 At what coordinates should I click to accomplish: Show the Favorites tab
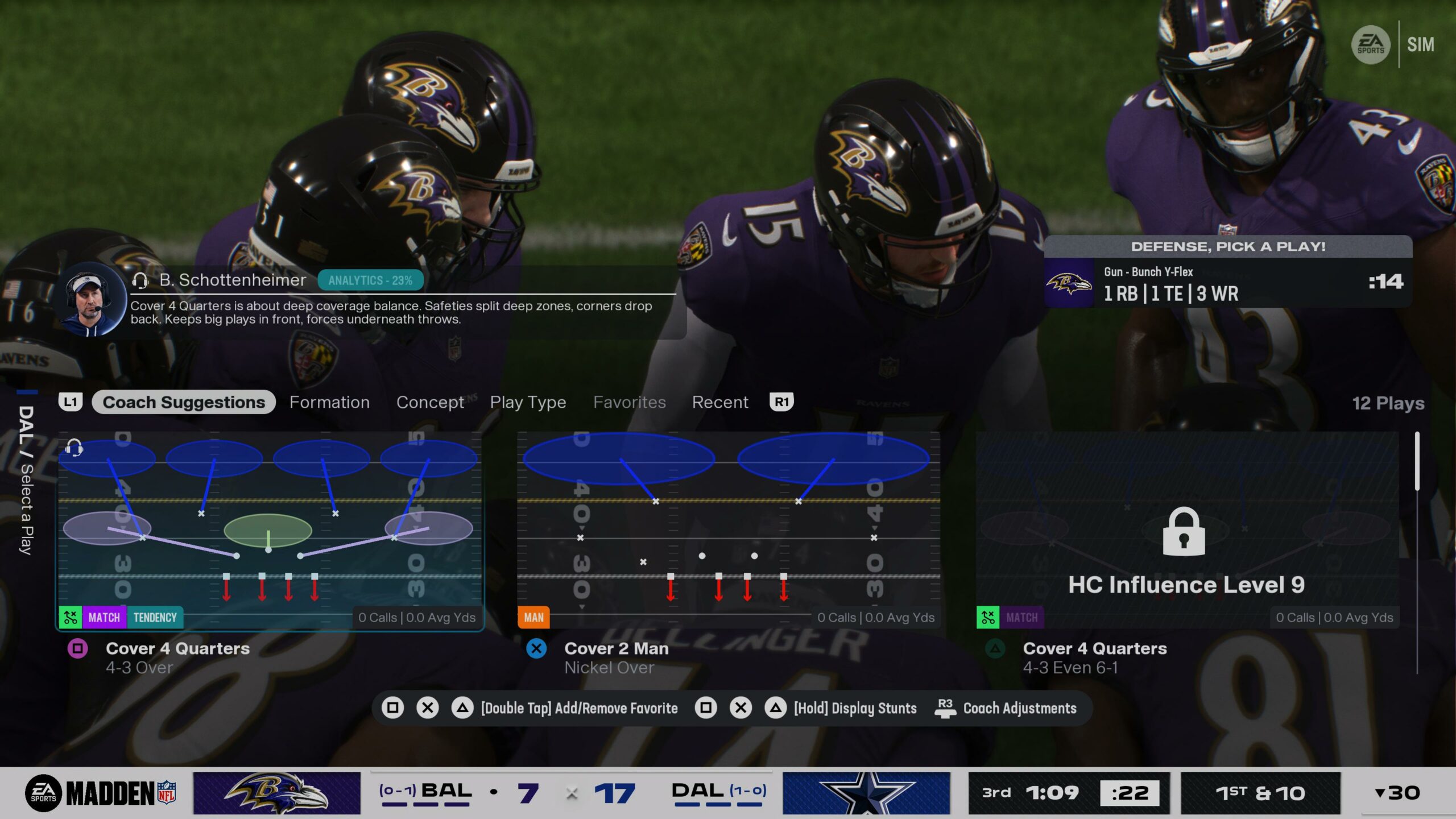[629, 402]
